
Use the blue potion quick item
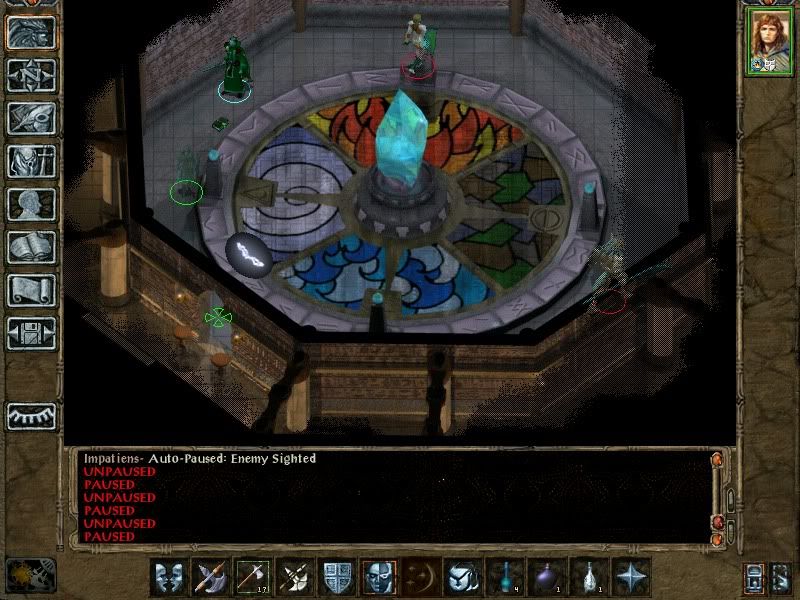point(503,577)
